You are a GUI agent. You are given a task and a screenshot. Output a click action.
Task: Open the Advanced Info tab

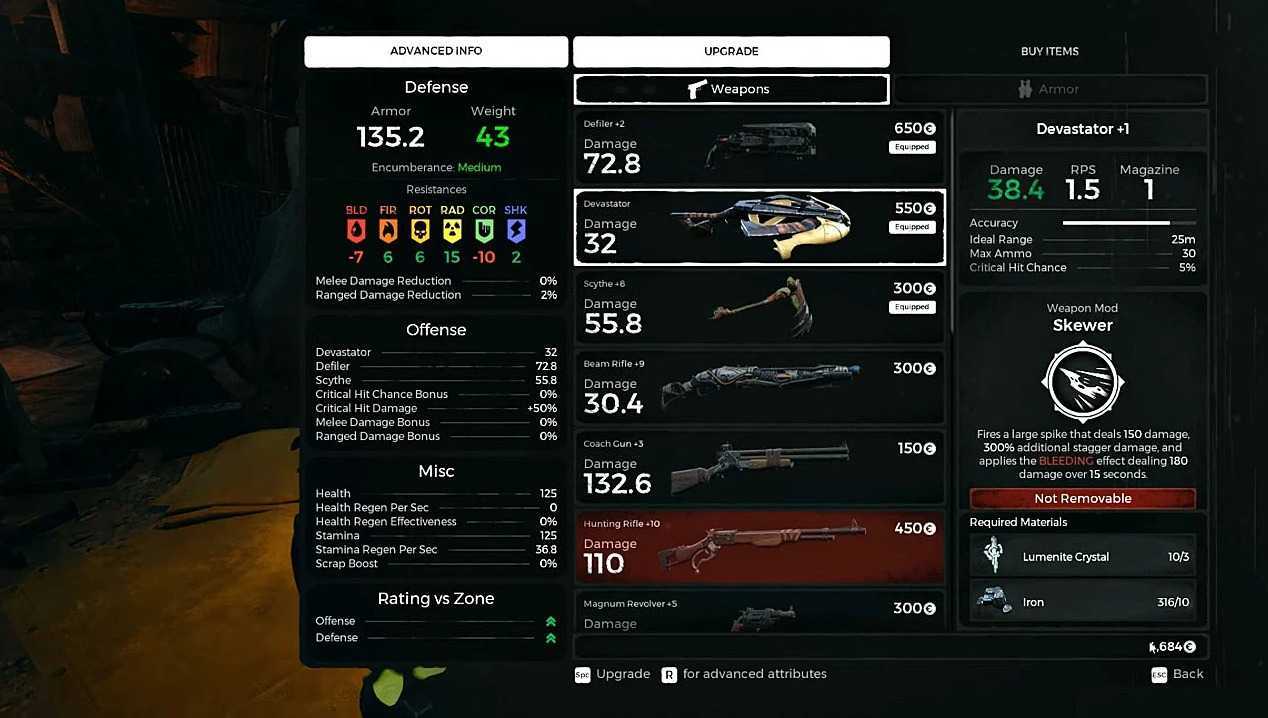[435, 51]
